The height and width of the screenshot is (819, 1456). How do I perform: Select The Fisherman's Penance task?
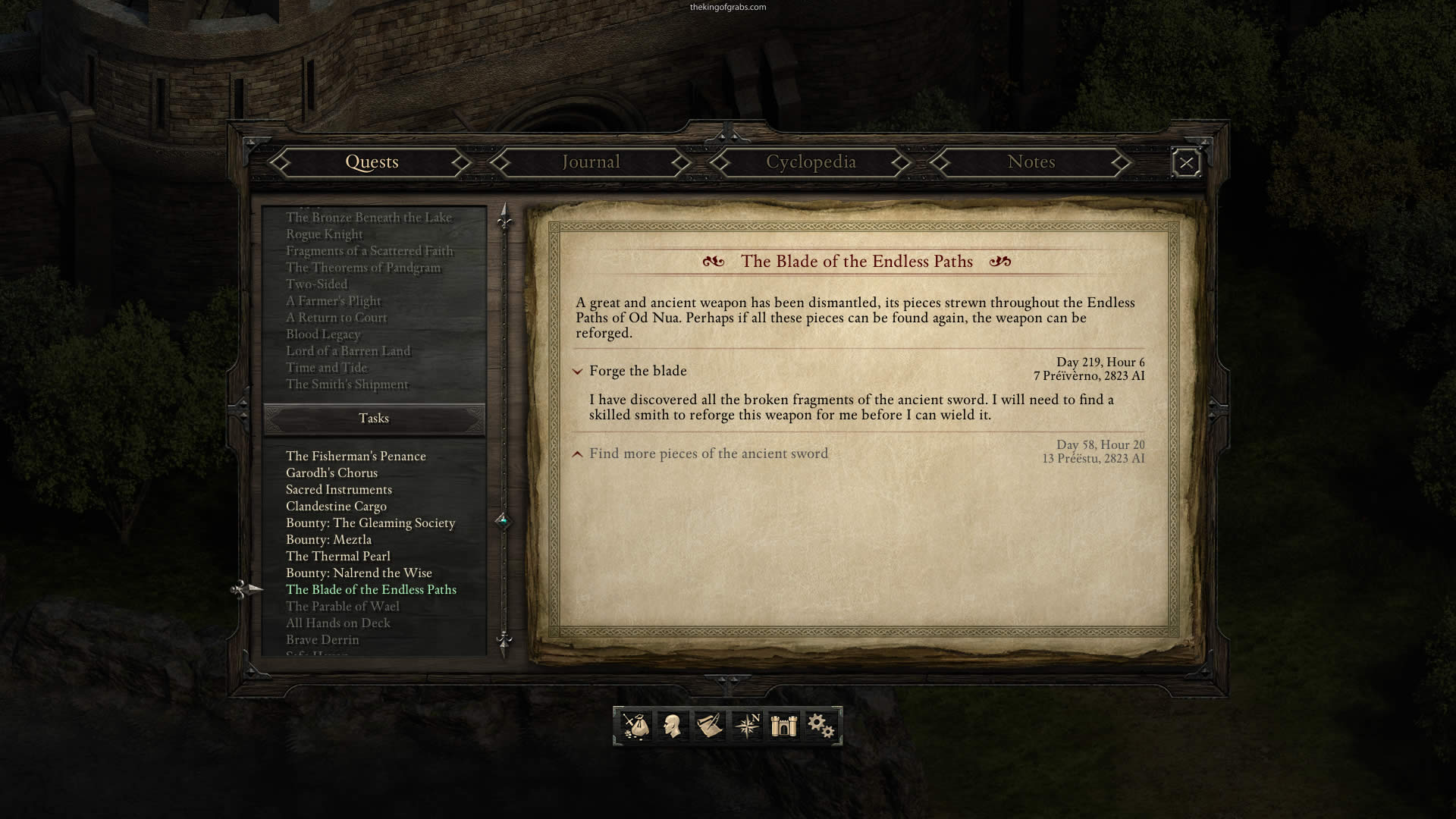(x=356, y=456)
